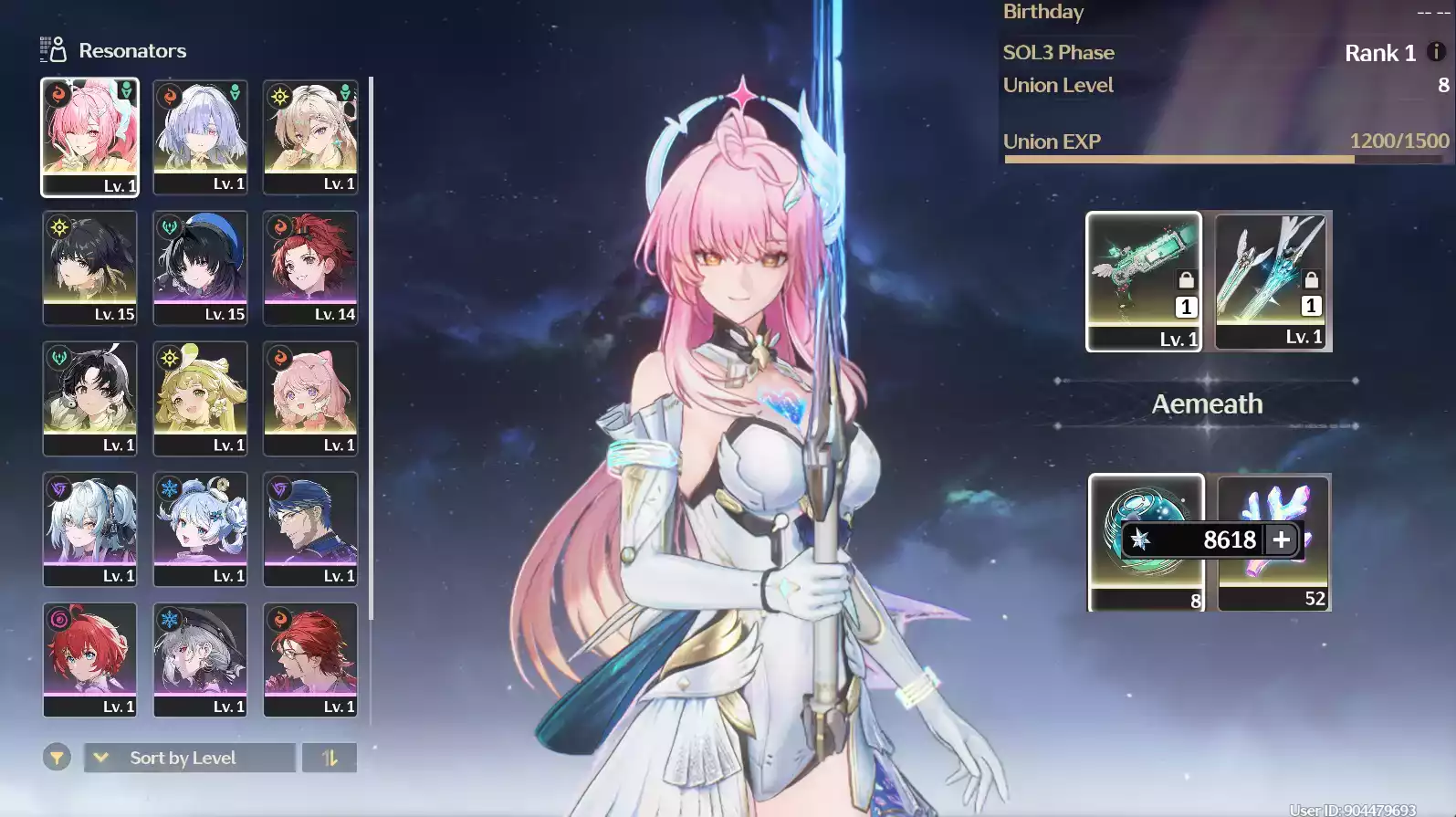Pick the resonator wearing a blue beret
The width and height of the screenshot is (1456, 817).
pyautogui.click(x=200, y=267)
